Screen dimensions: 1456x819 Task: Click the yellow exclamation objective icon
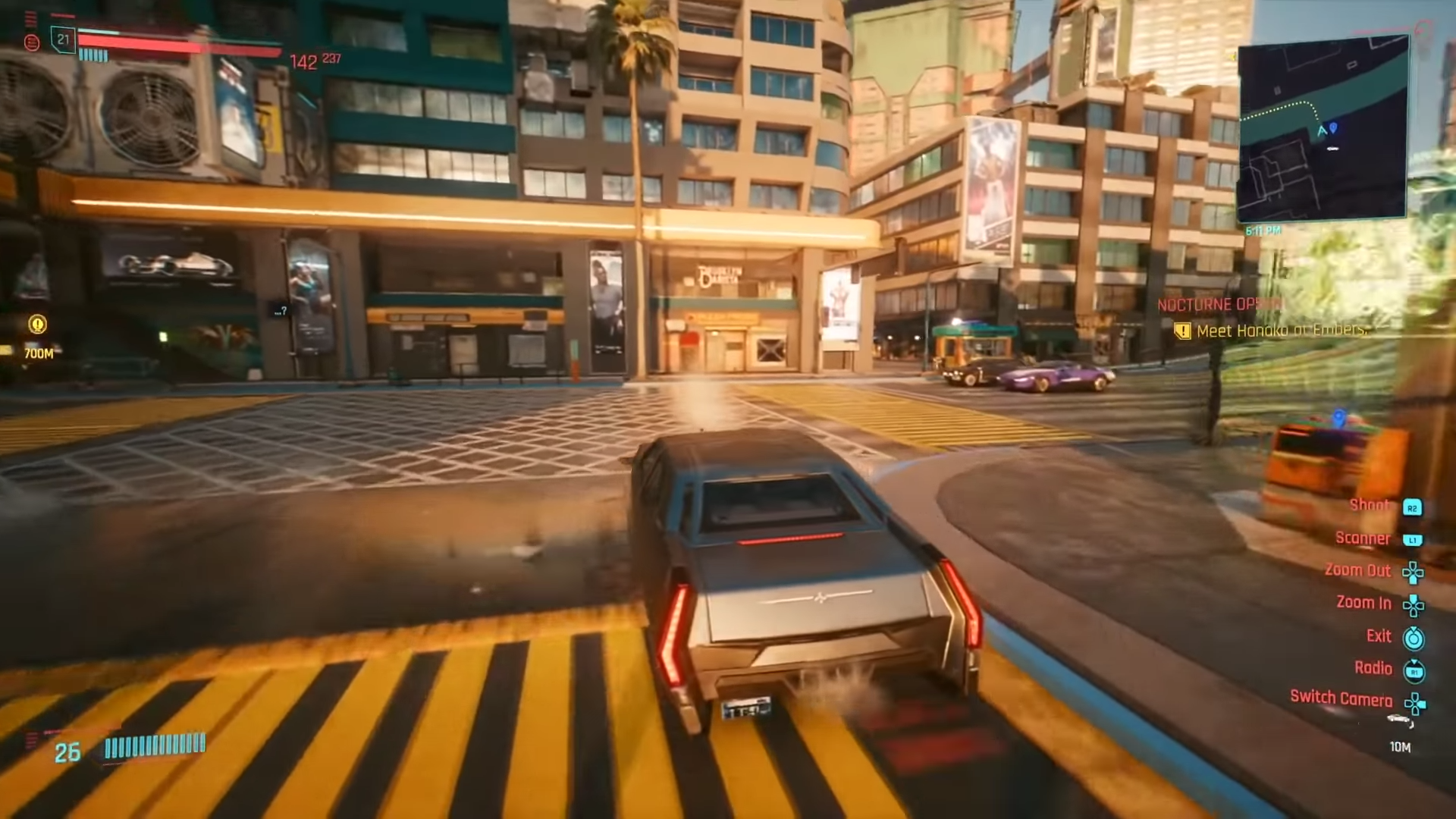tap(1184, 330)
